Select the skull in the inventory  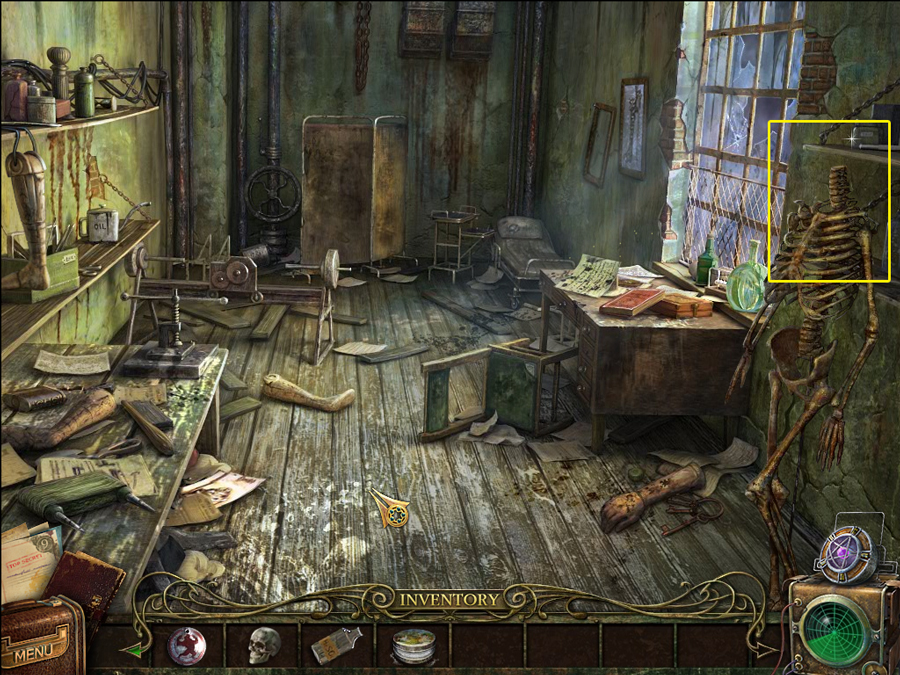click(263, 646)
